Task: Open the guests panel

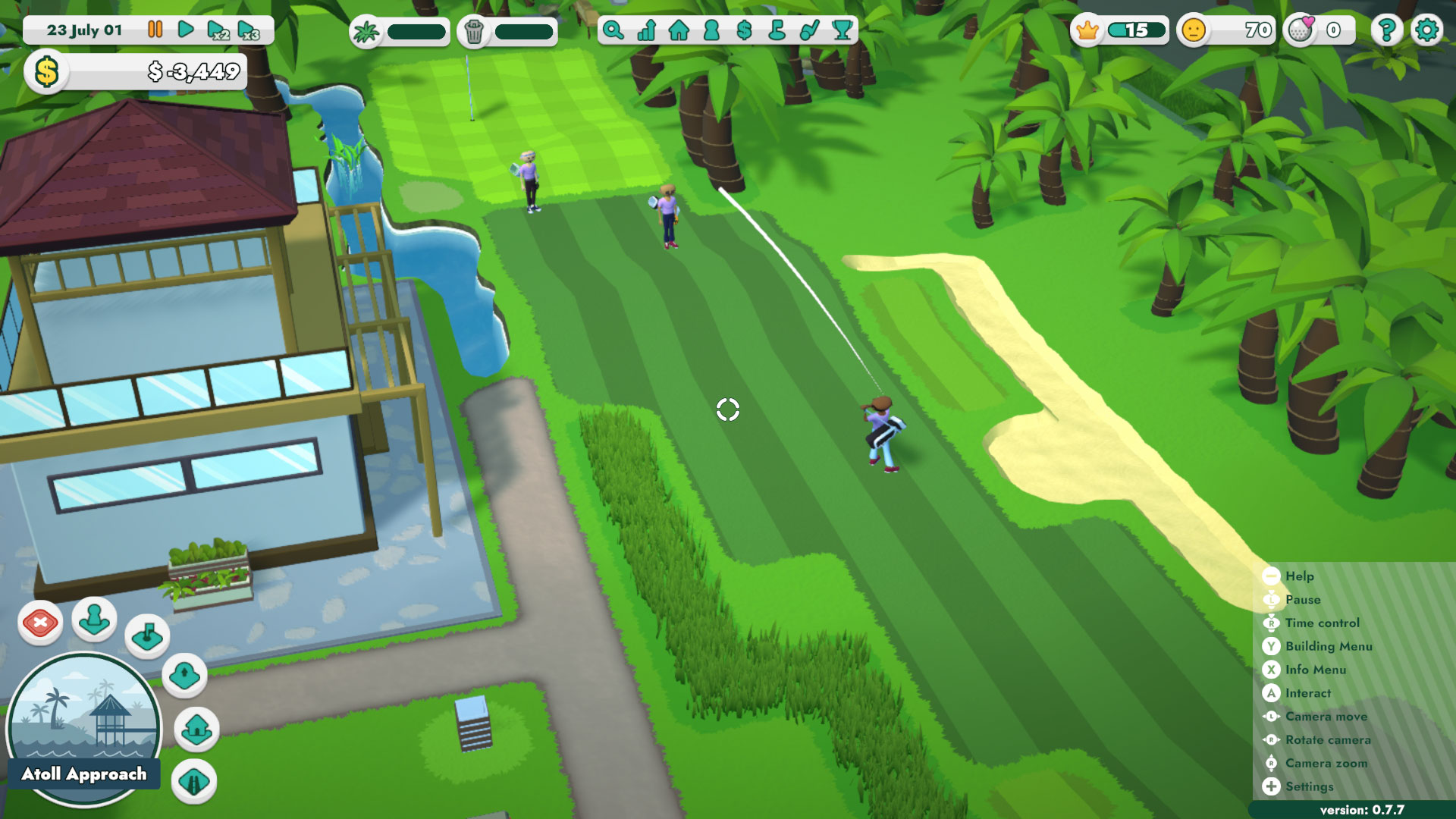Action: (x=714, y=31)
